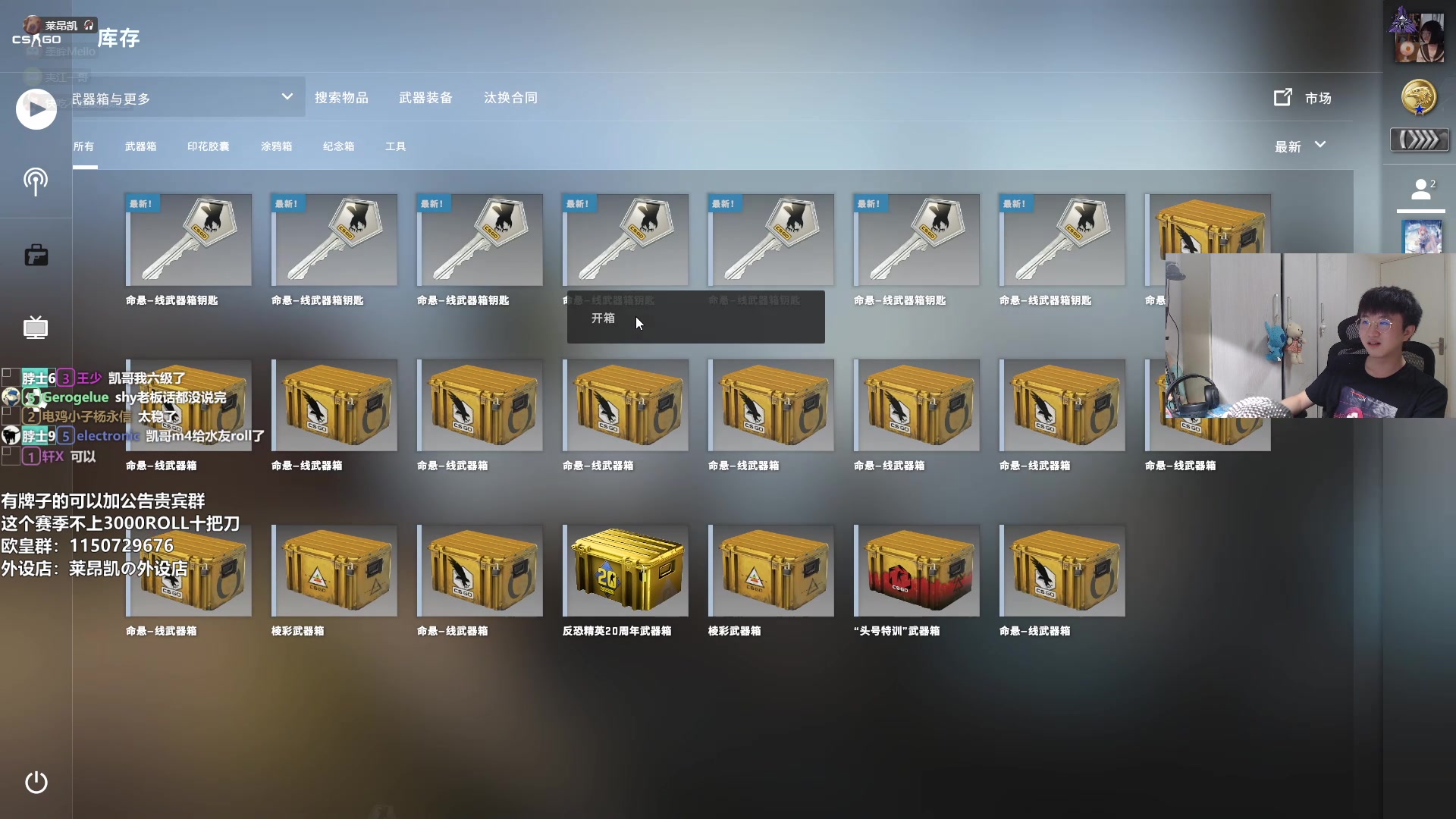Click the play button on the left sidebar
The height and width of the screenshot is (819, 1456).
coord(35,109)
